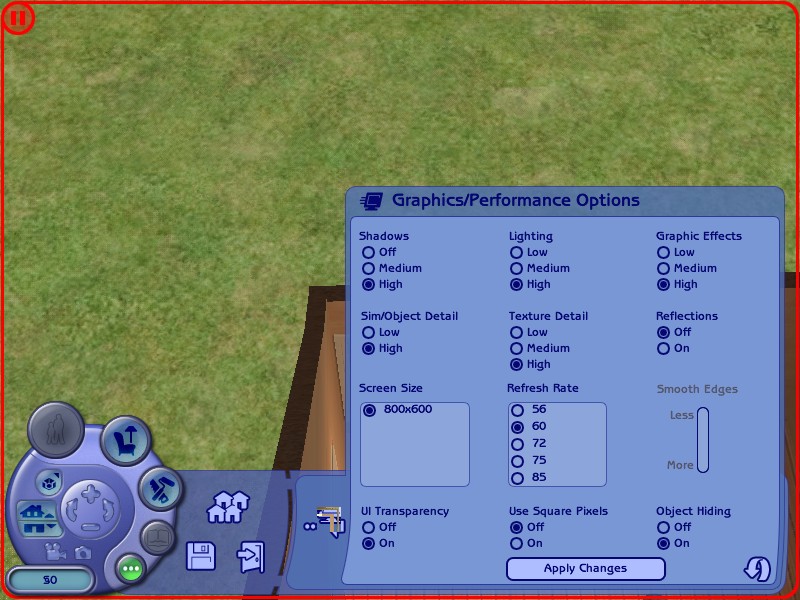Viewport: 800px width, 600px height.
Task: Turn Object Hiding Off
Action: point(663,527)
